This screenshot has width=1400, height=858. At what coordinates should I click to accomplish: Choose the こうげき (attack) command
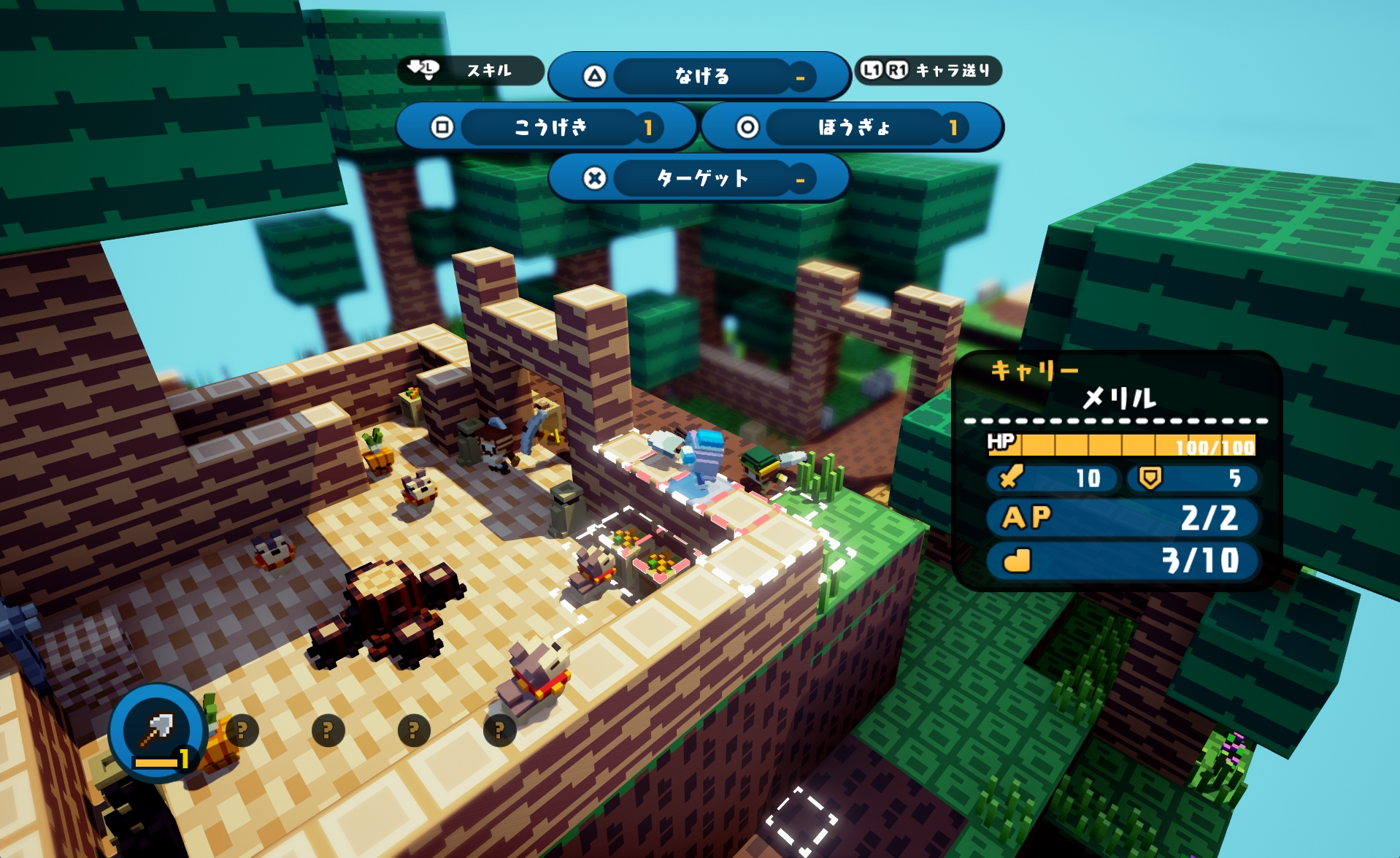547,127
